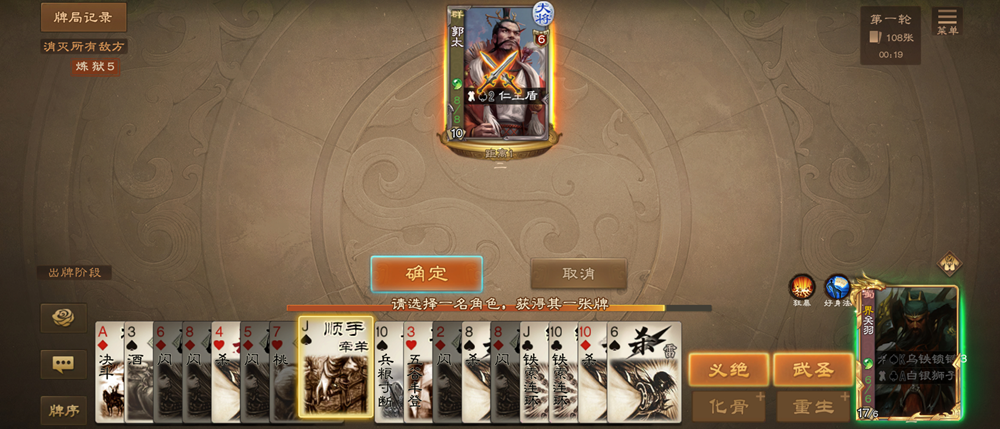Open the chat speech-bubble button
Viewport: 1000px width, 429px height.
[63, 363]
